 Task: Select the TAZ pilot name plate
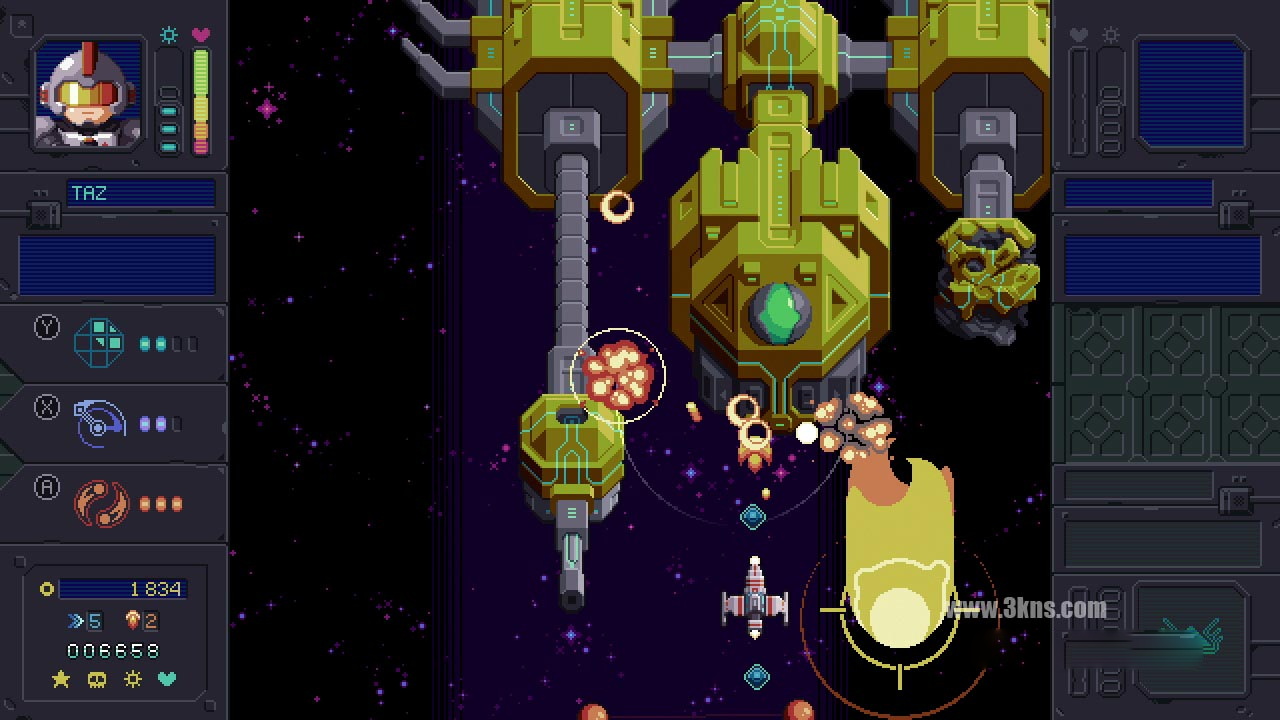pos(140,193)
